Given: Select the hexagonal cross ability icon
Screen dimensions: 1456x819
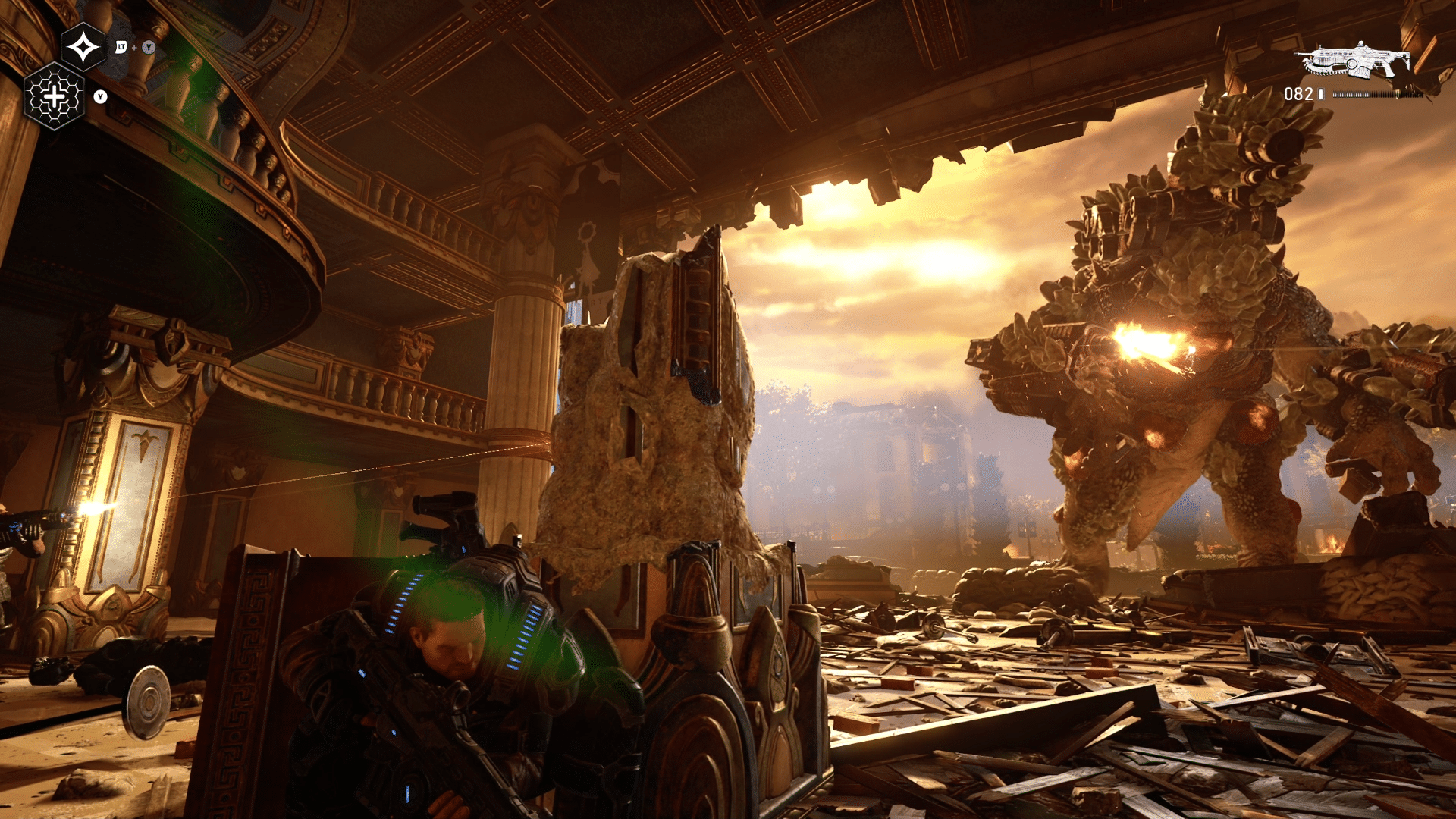Looking at the screenshot, I should coord(55,96).
